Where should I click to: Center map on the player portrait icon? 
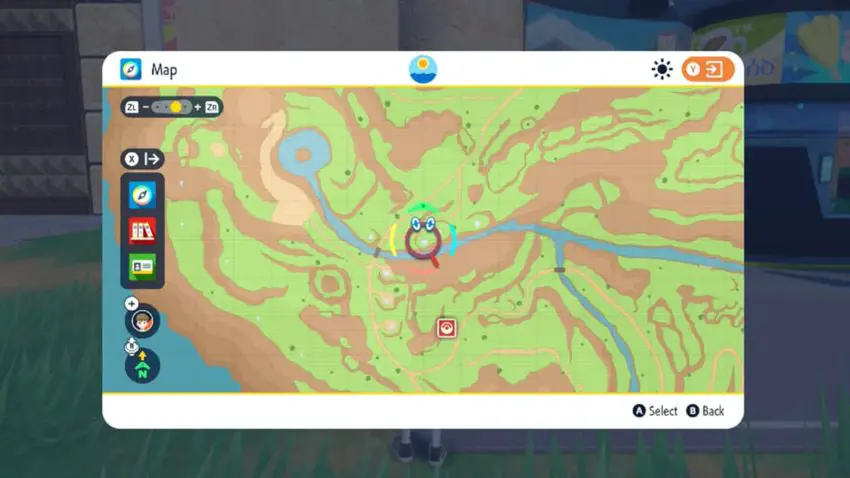pyautogui.click(x=143, y=321)
